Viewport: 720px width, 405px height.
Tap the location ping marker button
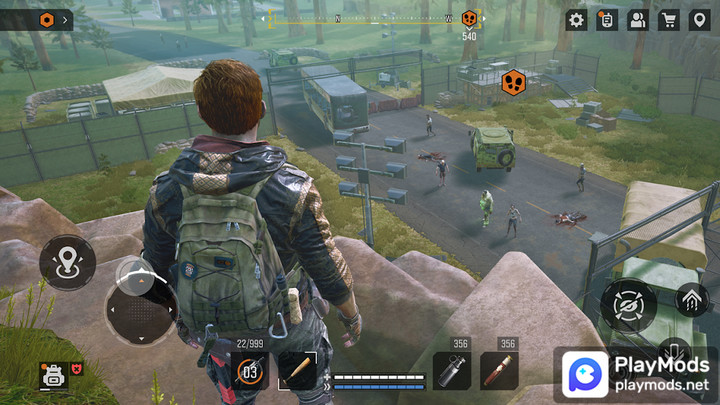tap(67, 263)
